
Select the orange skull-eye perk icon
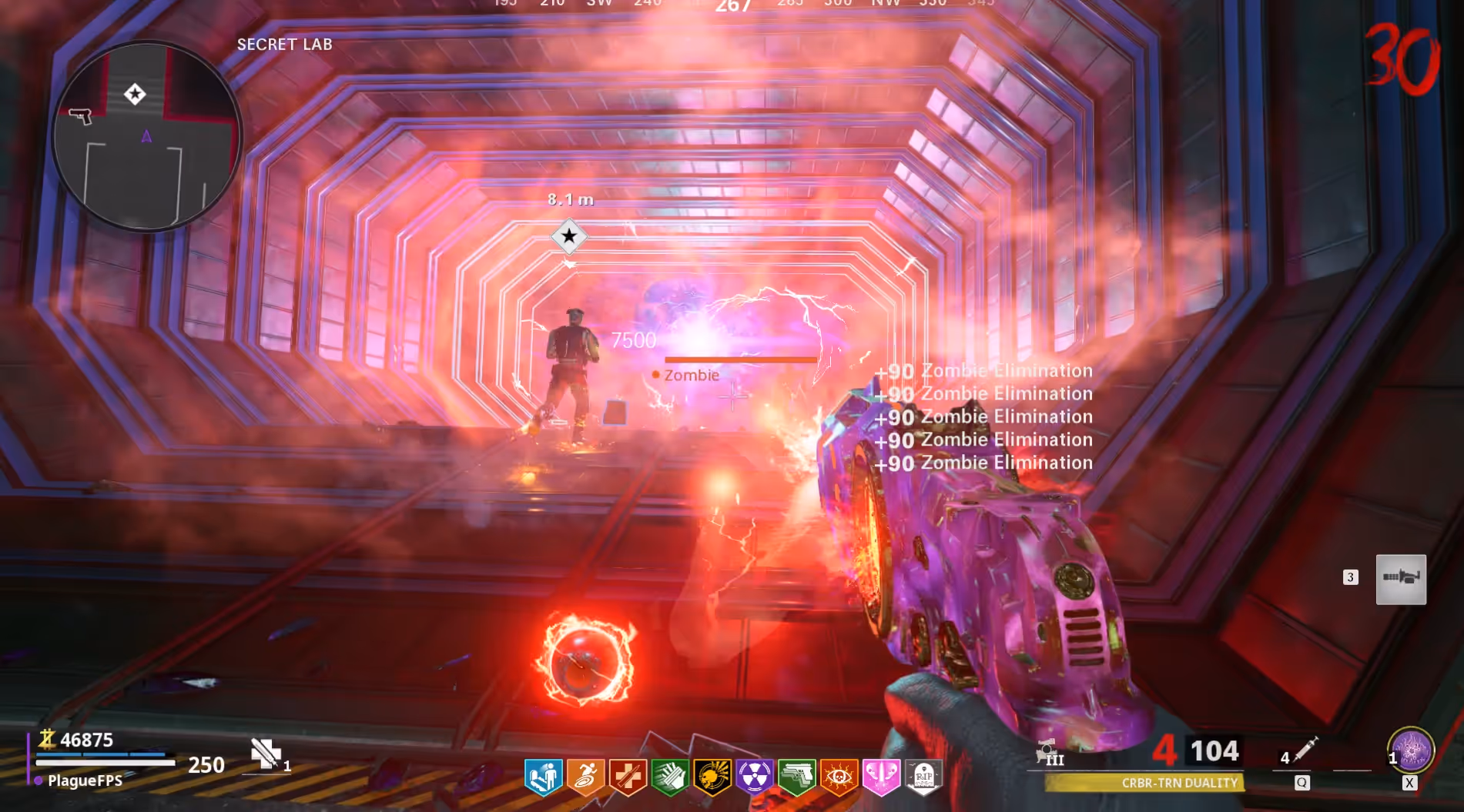point(839,776)
